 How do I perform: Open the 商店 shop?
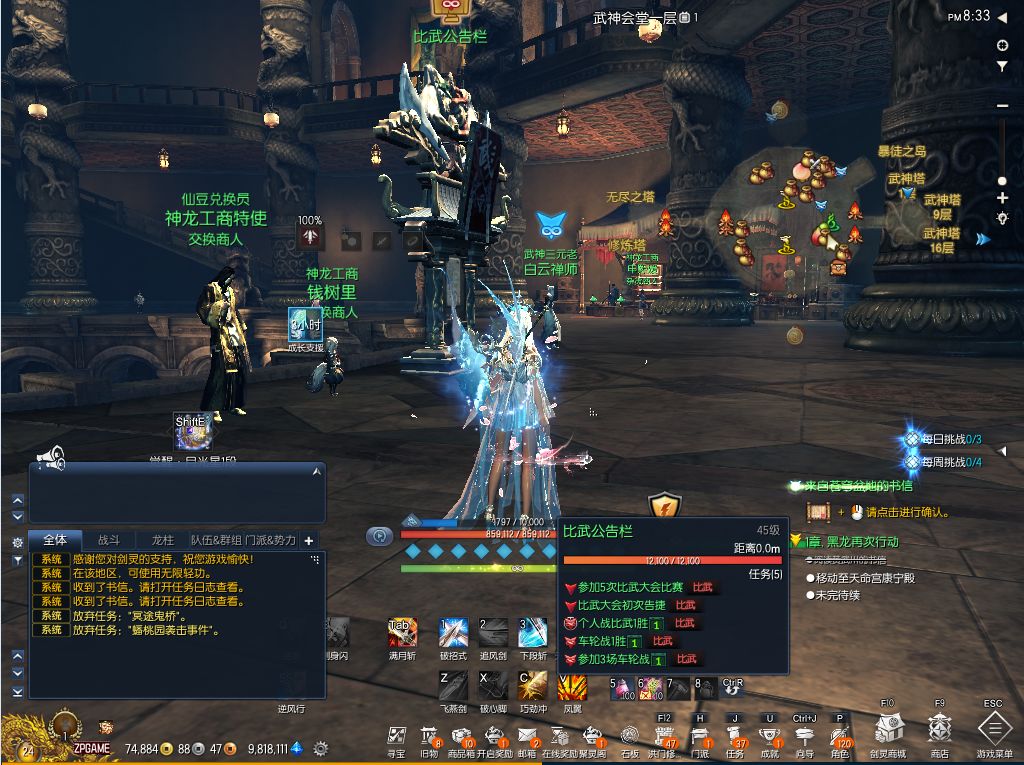[x=939, y=732]
